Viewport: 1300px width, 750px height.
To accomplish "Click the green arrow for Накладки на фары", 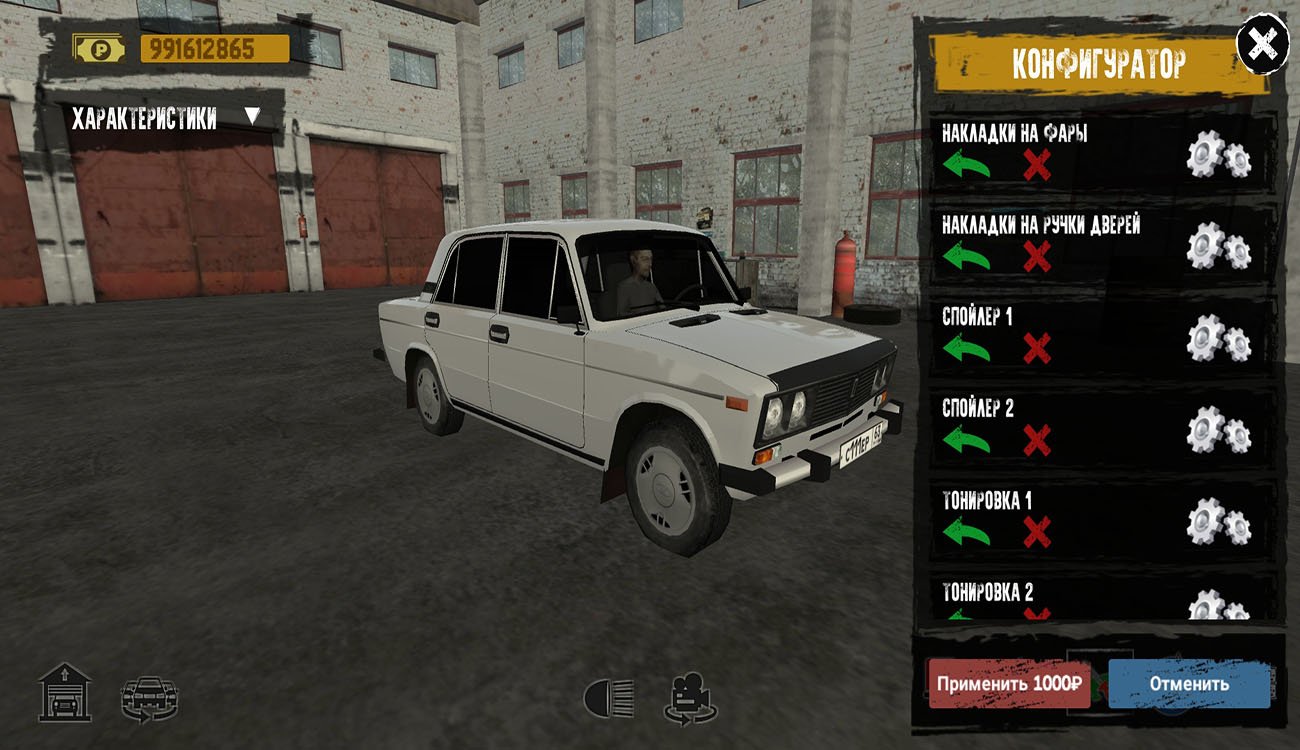I will coord(966,164).
